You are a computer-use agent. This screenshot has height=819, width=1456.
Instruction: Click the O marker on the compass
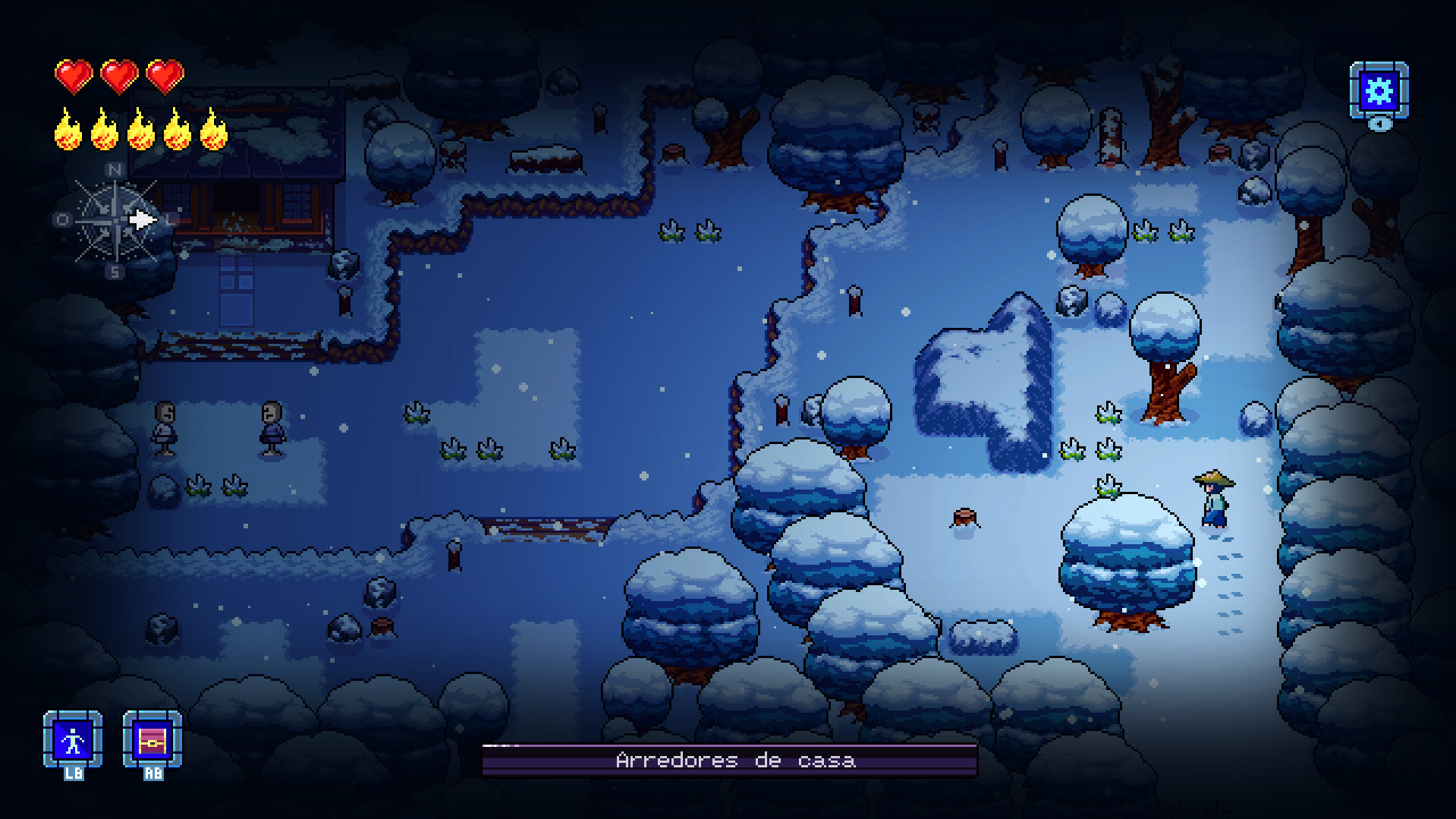[64, 220]
